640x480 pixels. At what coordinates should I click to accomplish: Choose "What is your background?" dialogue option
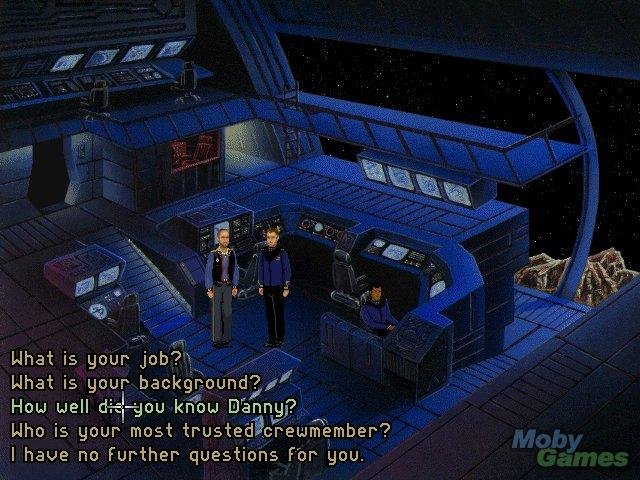pos(136,382)
